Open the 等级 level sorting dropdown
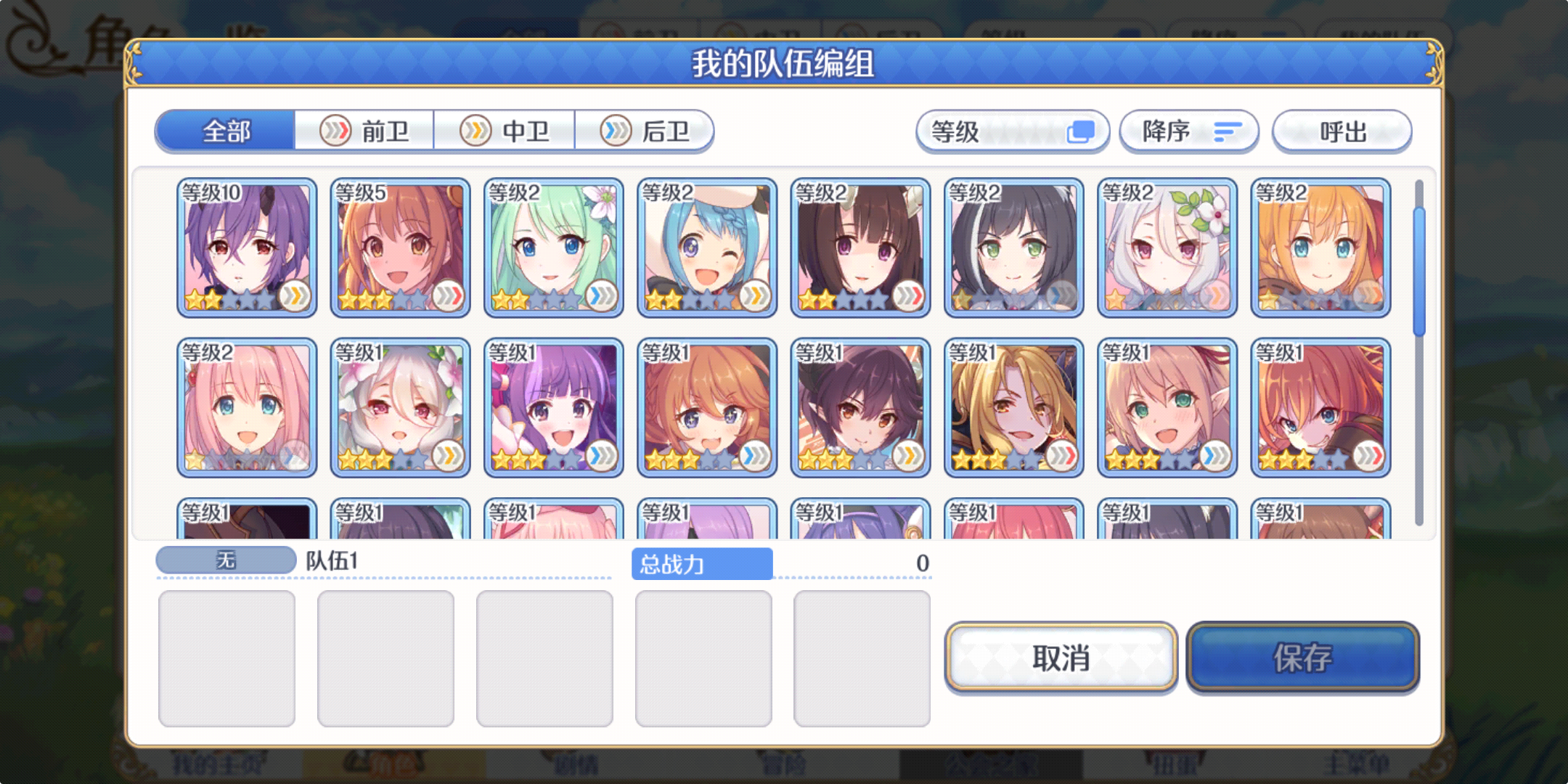1568x784 pixels. [1012, 131]
